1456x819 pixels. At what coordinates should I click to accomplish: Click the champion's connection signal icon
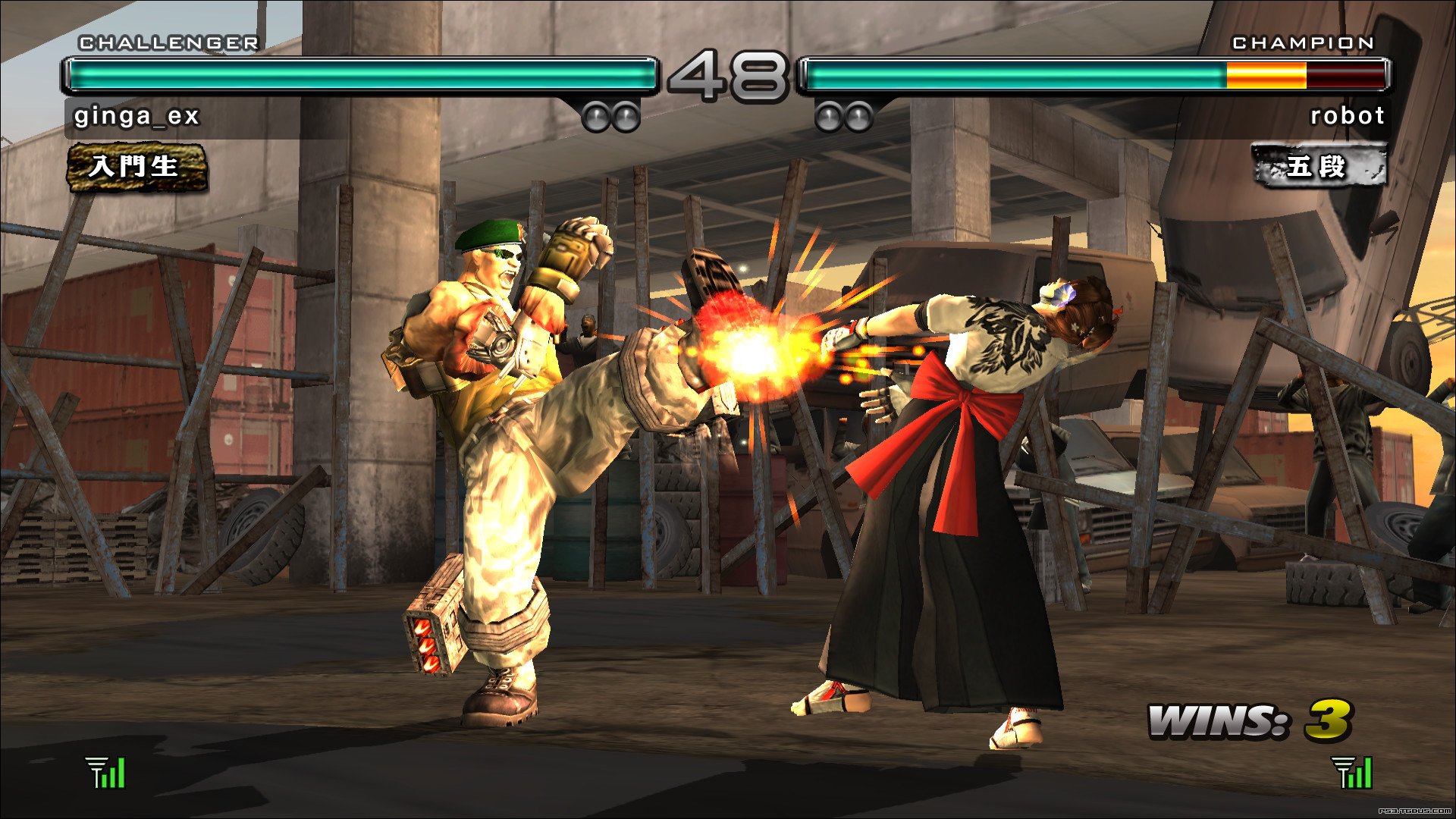(1352, 773)
